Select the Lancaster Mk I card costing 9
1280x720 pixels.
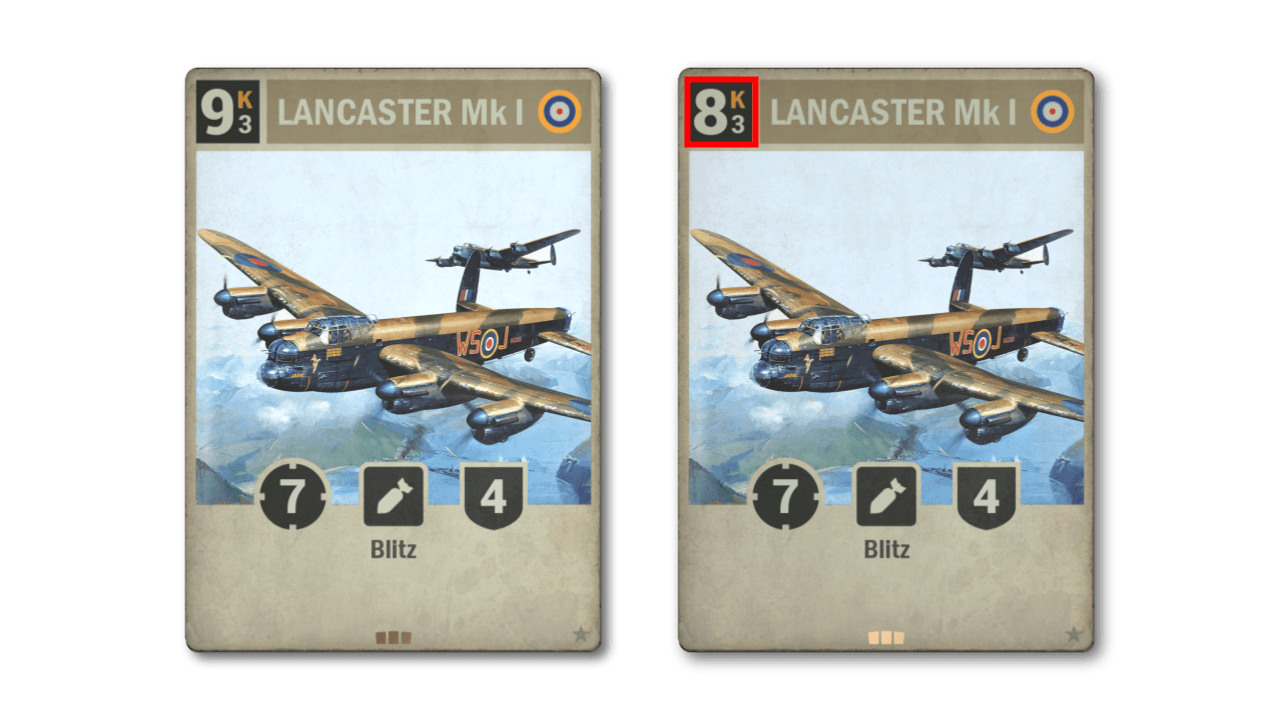pyautogui.click(x=393, y=360)
